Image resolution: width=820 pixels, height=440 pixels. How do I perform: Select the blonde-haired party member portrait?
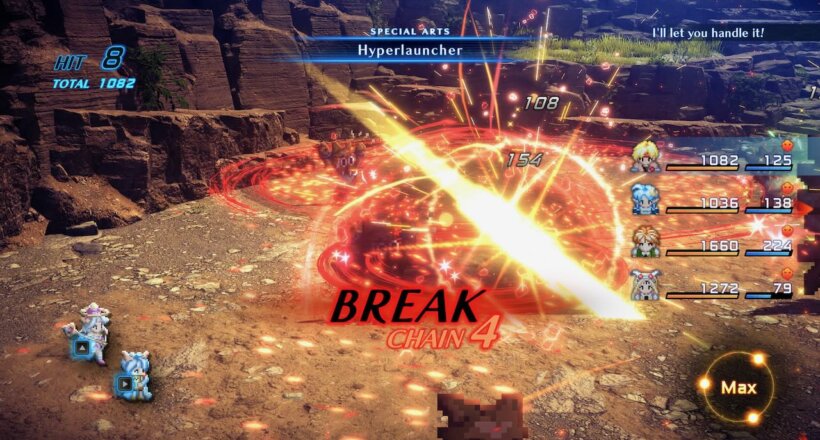pos(644,158)
